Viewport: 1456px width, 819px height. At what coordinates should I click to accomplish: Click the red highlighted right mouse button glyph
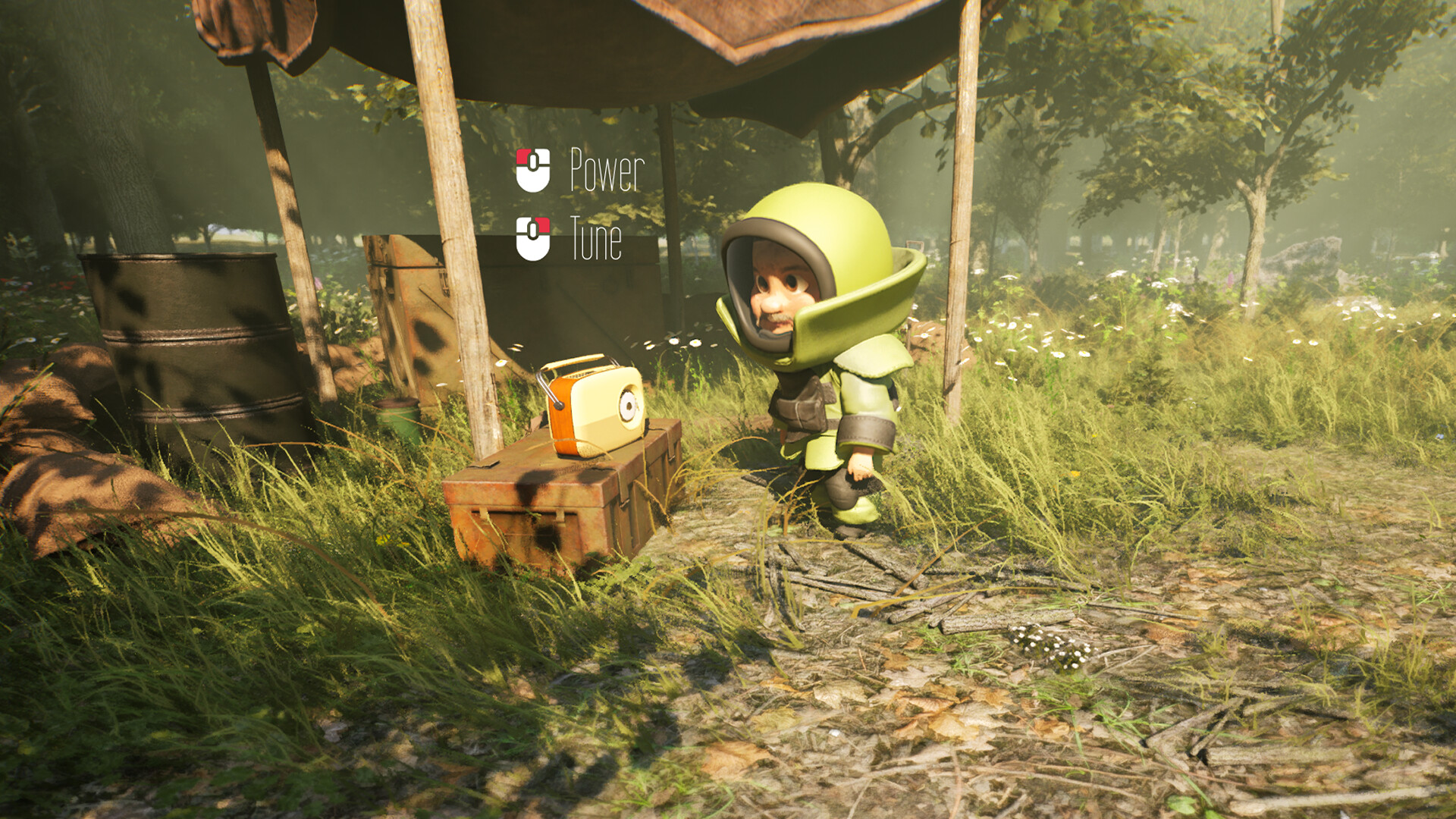coord(544,226)
